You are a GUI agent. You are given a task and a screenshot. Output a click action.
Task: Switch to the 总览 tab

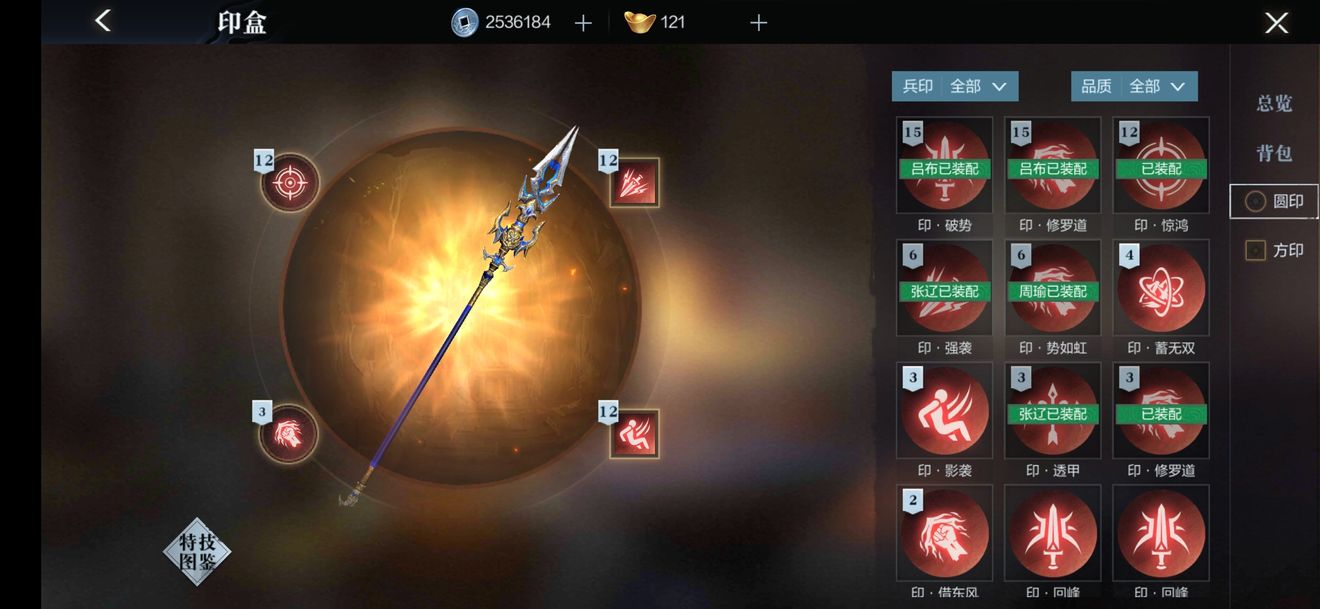coord(1274,103)
